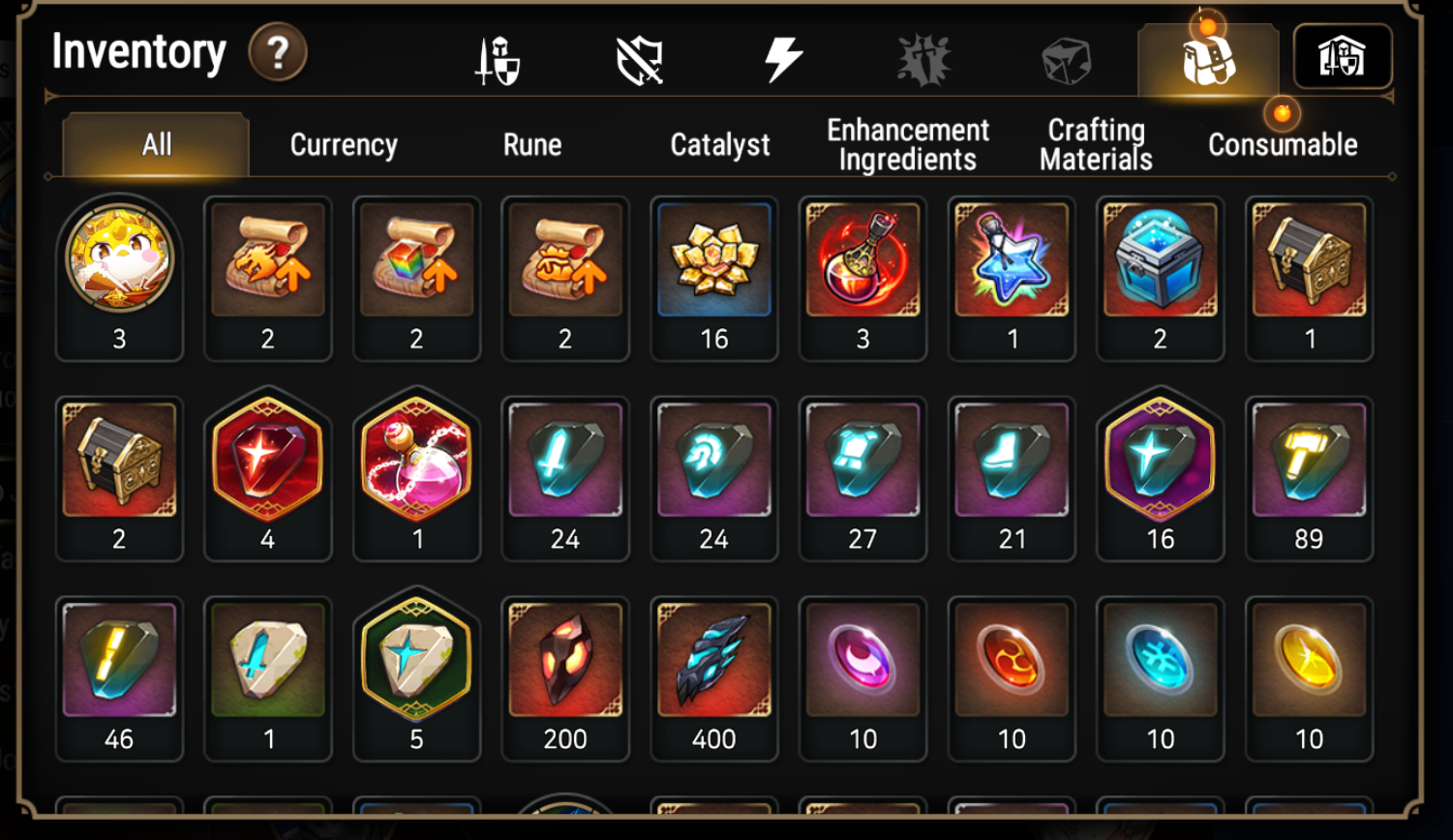1453x840 pixels.
Task: Select the Catalyst tab
Action: 718,145
